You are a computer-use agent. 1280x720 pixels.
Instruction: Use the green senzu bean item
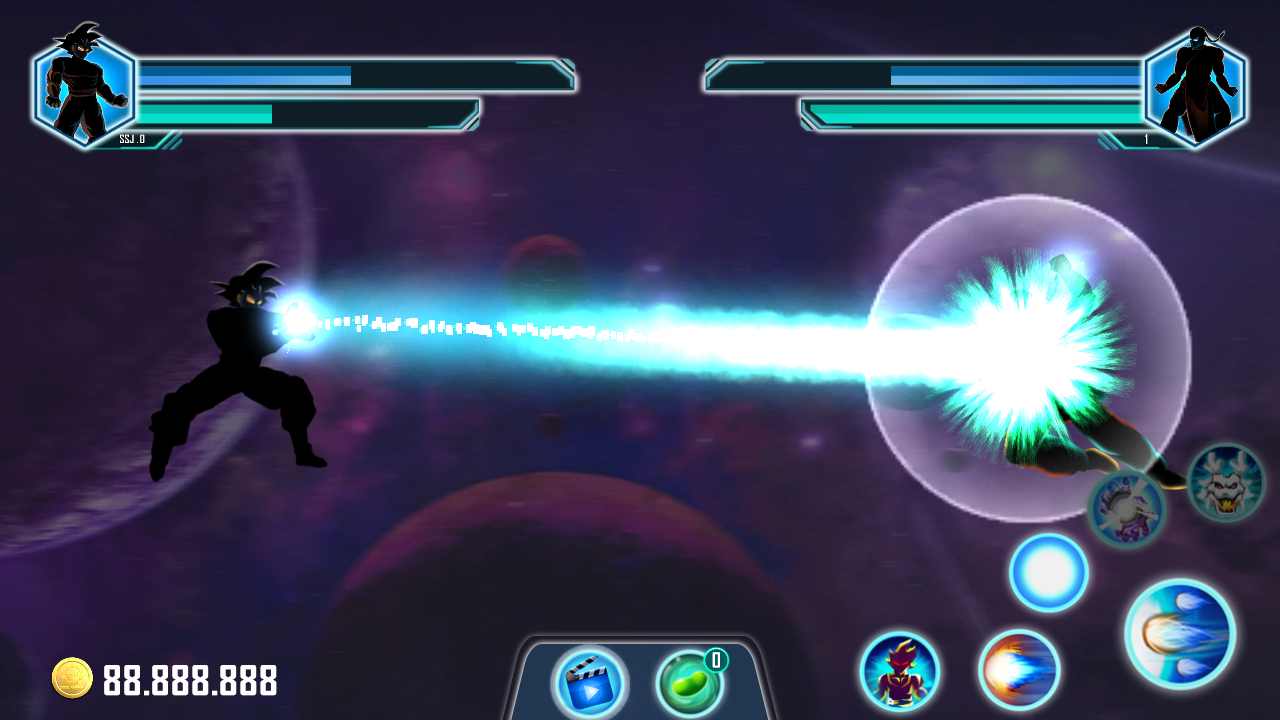tap(689, 684)
